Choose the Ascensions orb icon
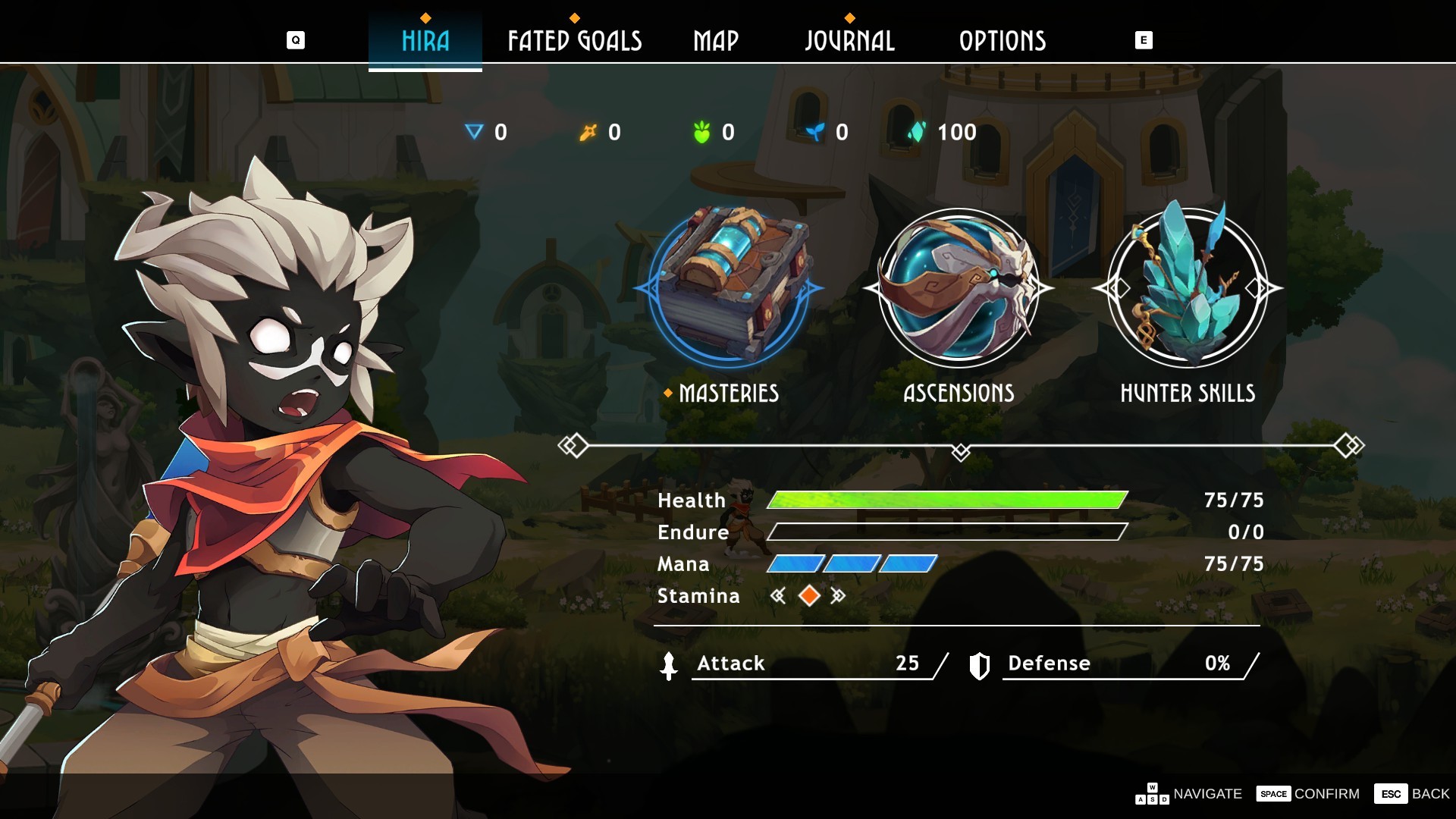This screenshot has width=1456, height=819. pyautogui.click(x=959, y=287)
